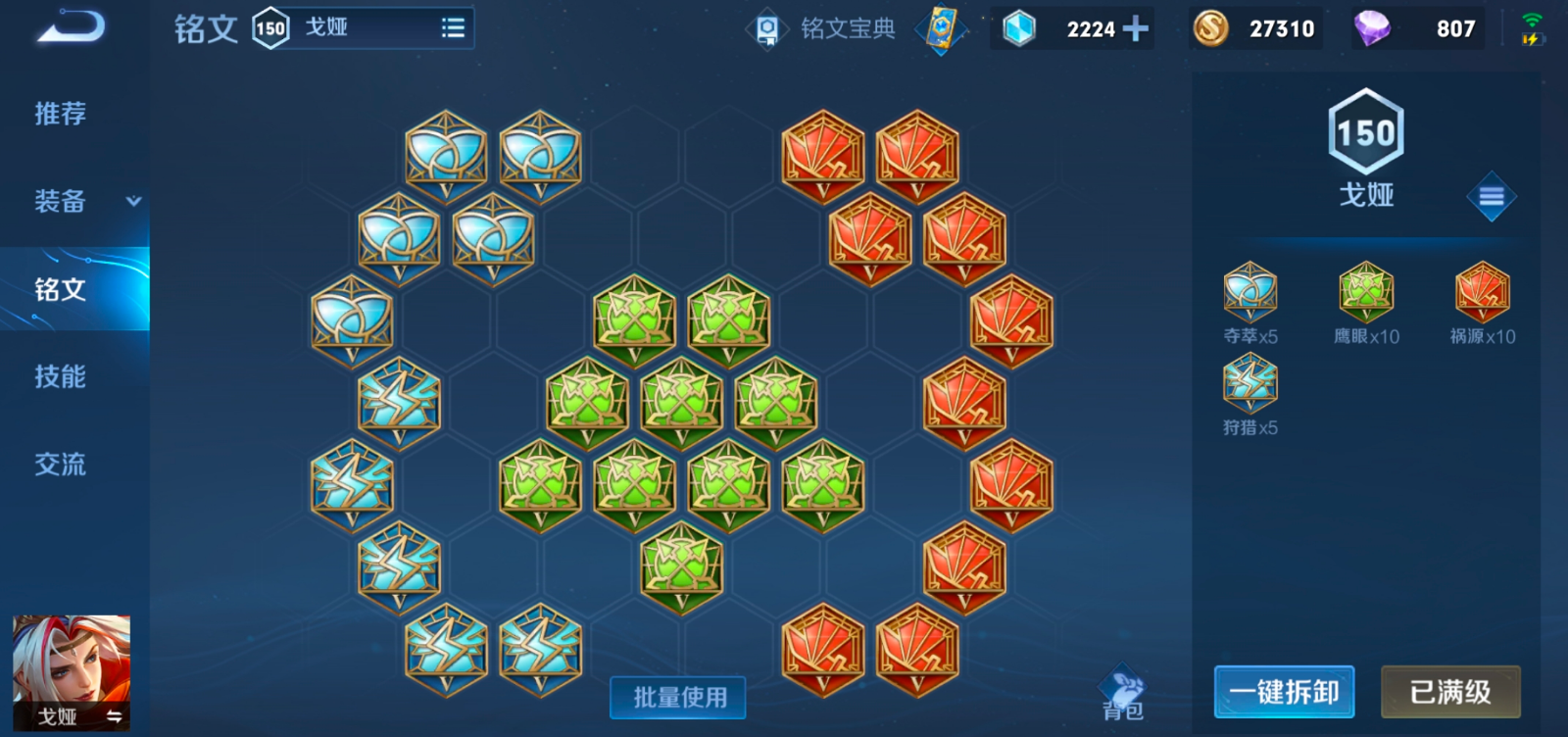Screen dimensions: 1568x737
Task: Open the 装备 equipment tab
Action: [x=61, y=202]
